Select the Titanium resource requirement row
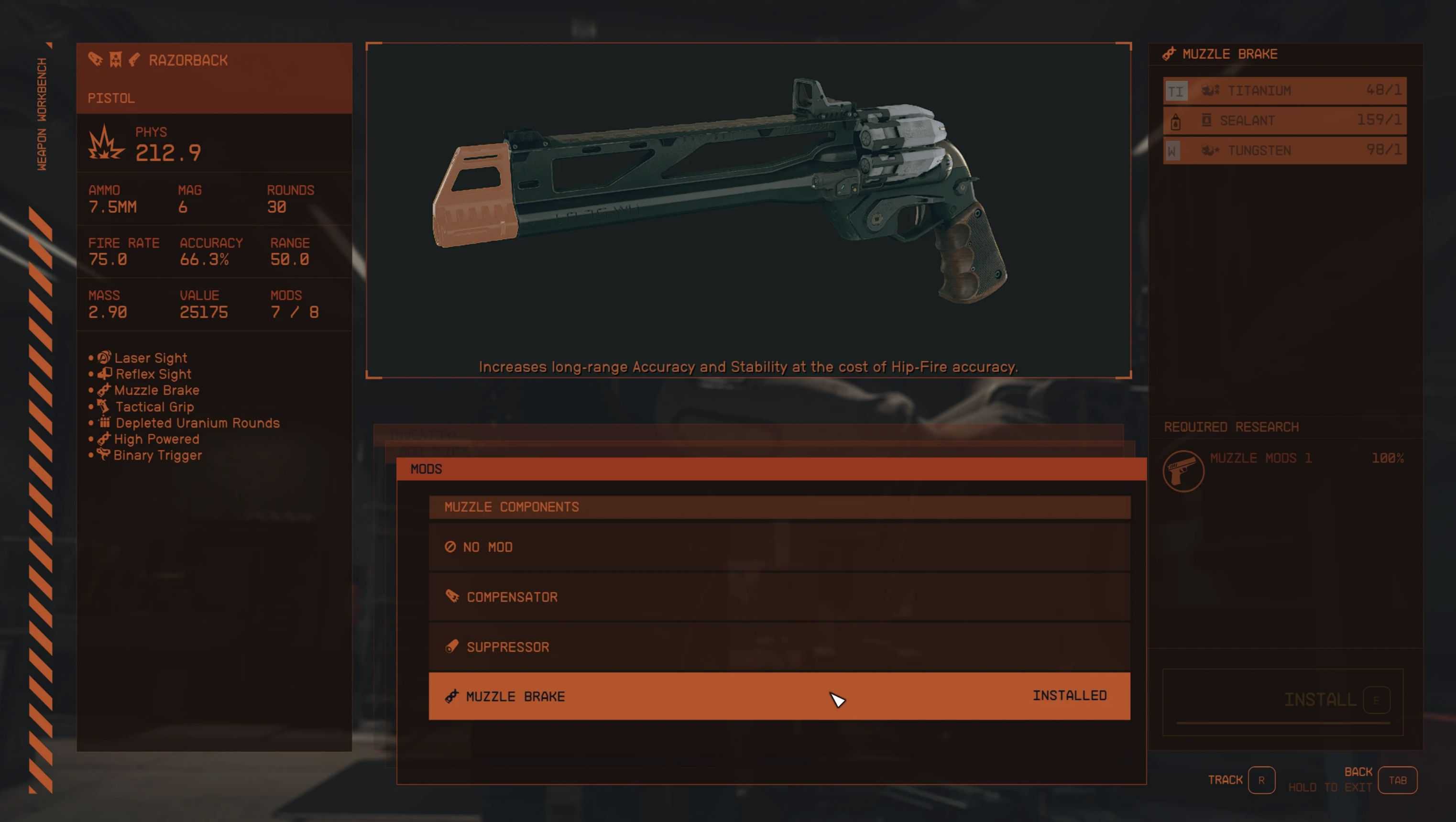This screenshot has height=822, width=1456. pyautogui.click(x=1284, y=90)
